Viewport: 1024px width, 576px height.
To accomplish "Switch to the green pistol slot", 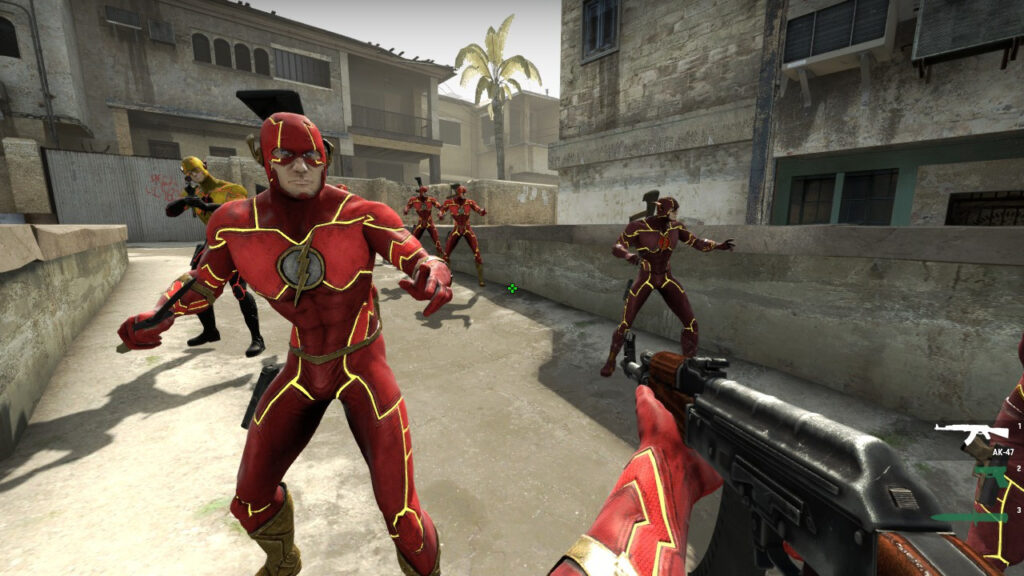I will point(989,476).
